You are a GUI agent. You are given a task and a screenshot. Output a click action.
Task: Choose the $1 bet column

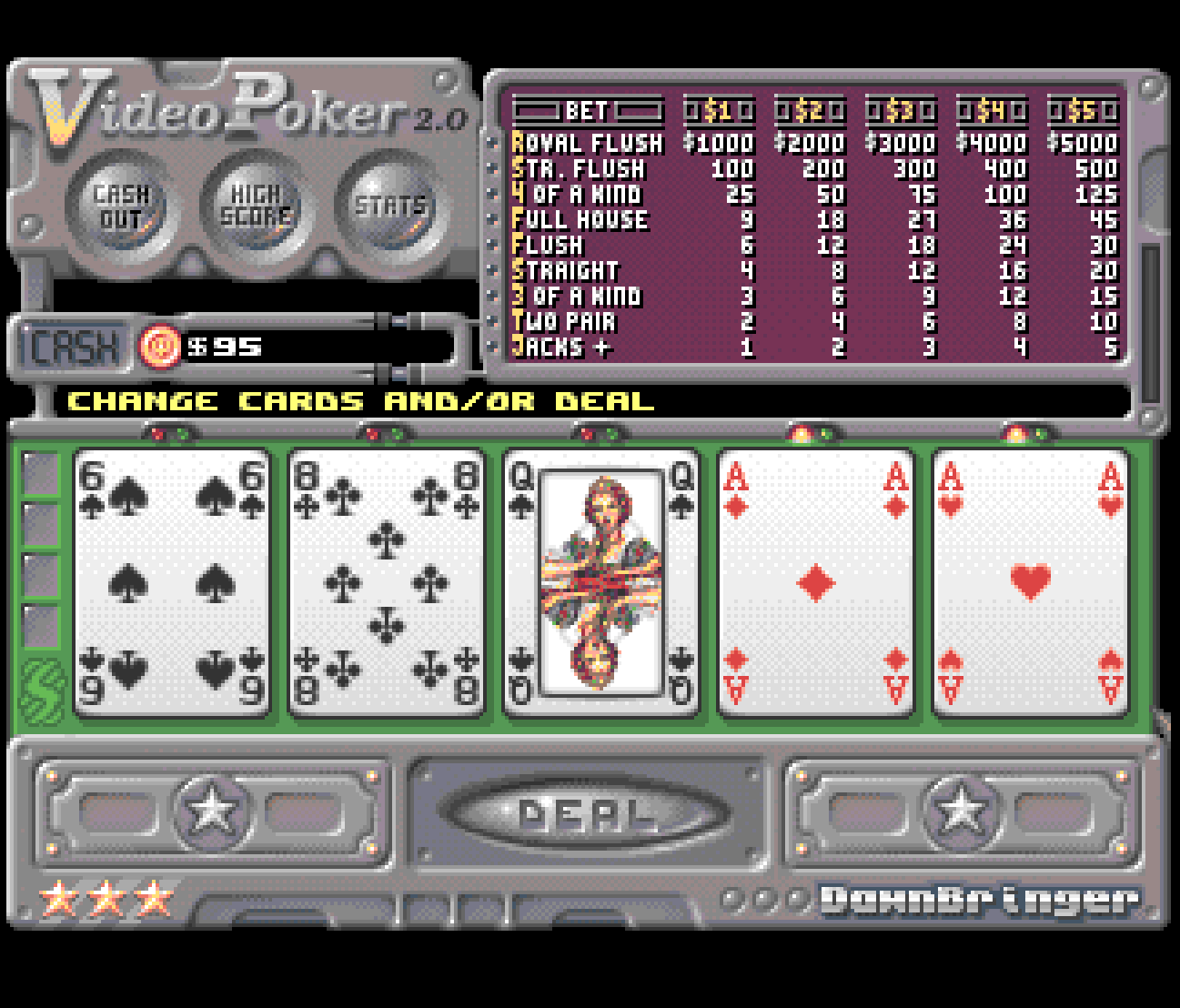[719, 111]
